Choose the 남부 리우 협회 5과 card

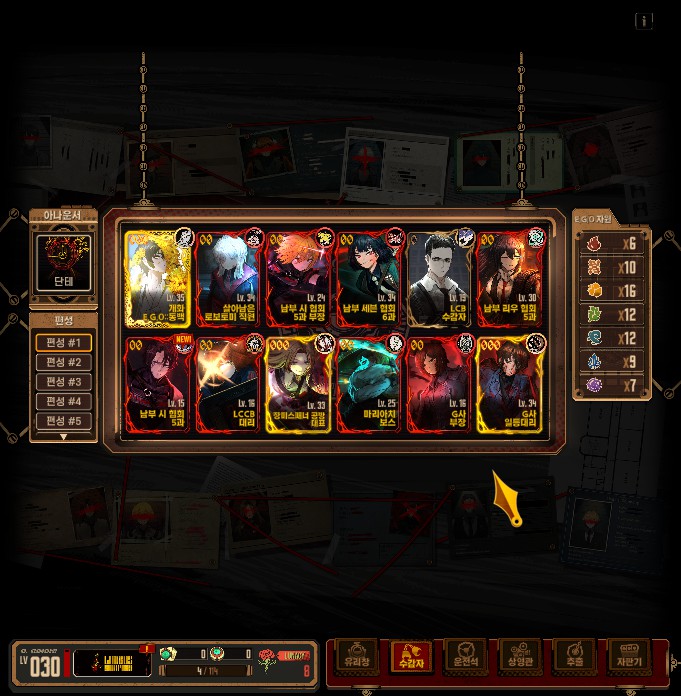(x=510, y=279)
